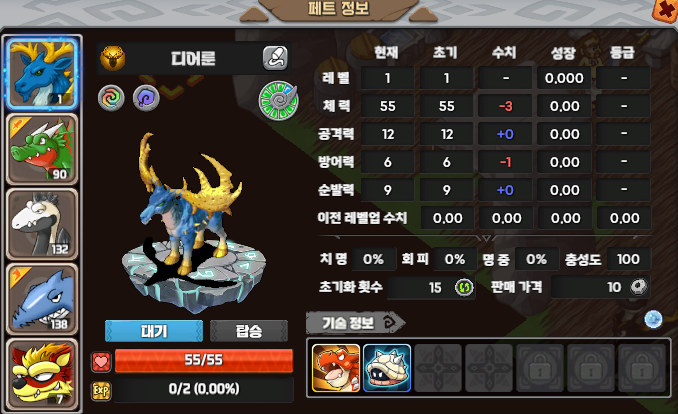Click the stone coin beside sale price

pyautogui.click(x=637, y=287)
